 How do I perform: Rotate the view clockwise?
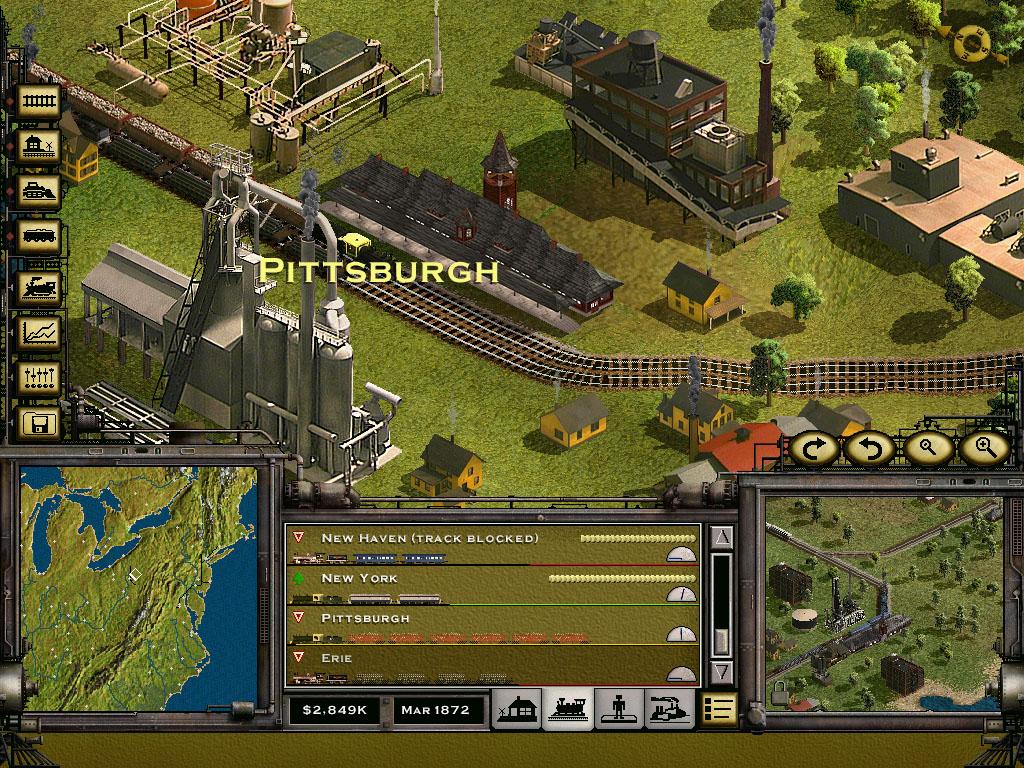815,448
